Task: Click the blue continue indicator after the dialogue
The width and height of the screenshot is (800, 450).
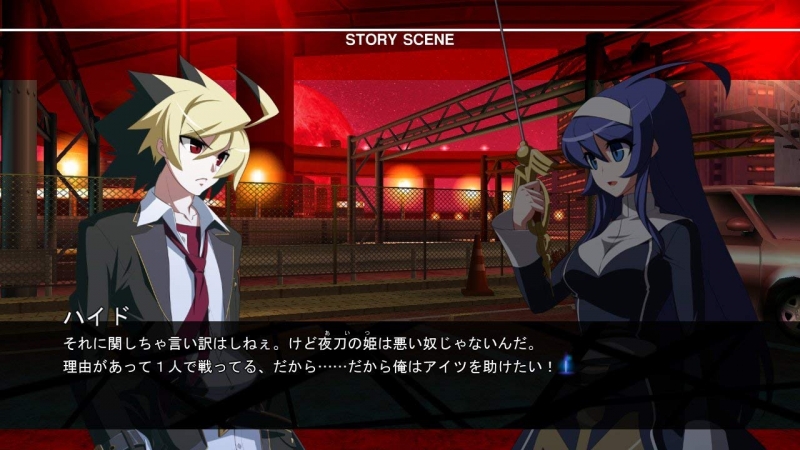Action: (x=565, y=365)
